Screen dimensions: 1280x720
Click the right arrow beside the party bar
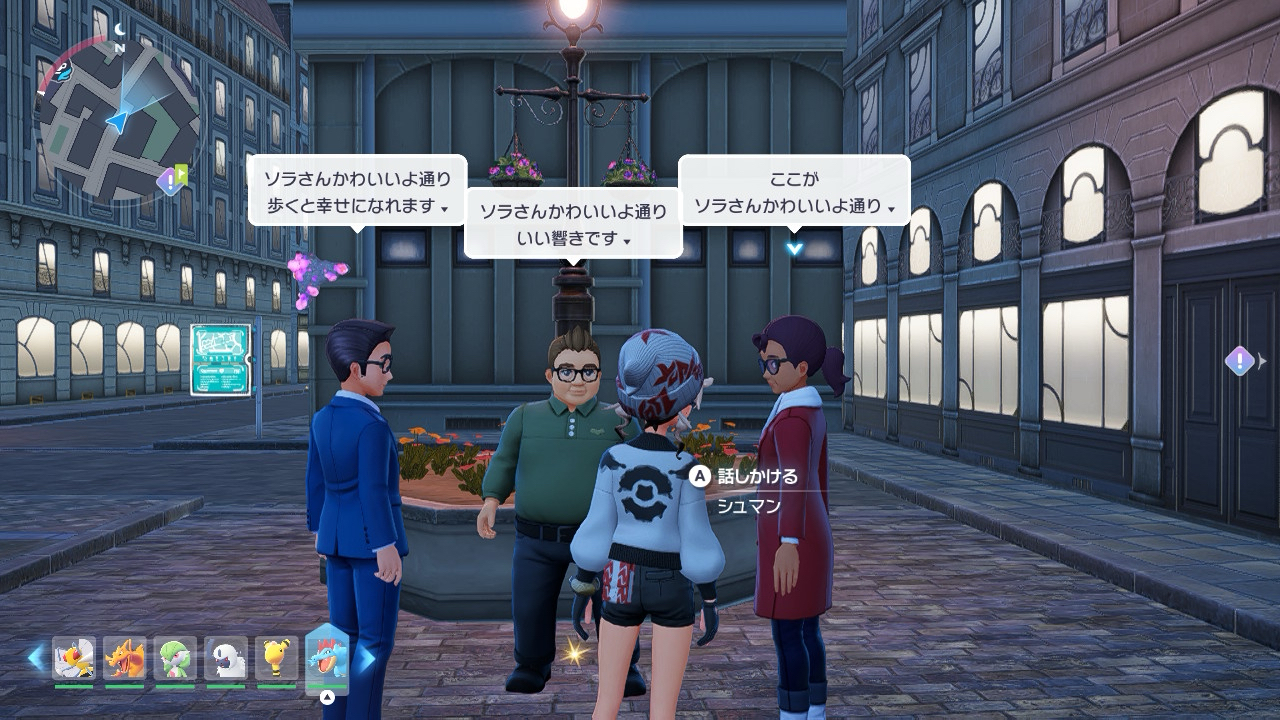tap(367, 658)
